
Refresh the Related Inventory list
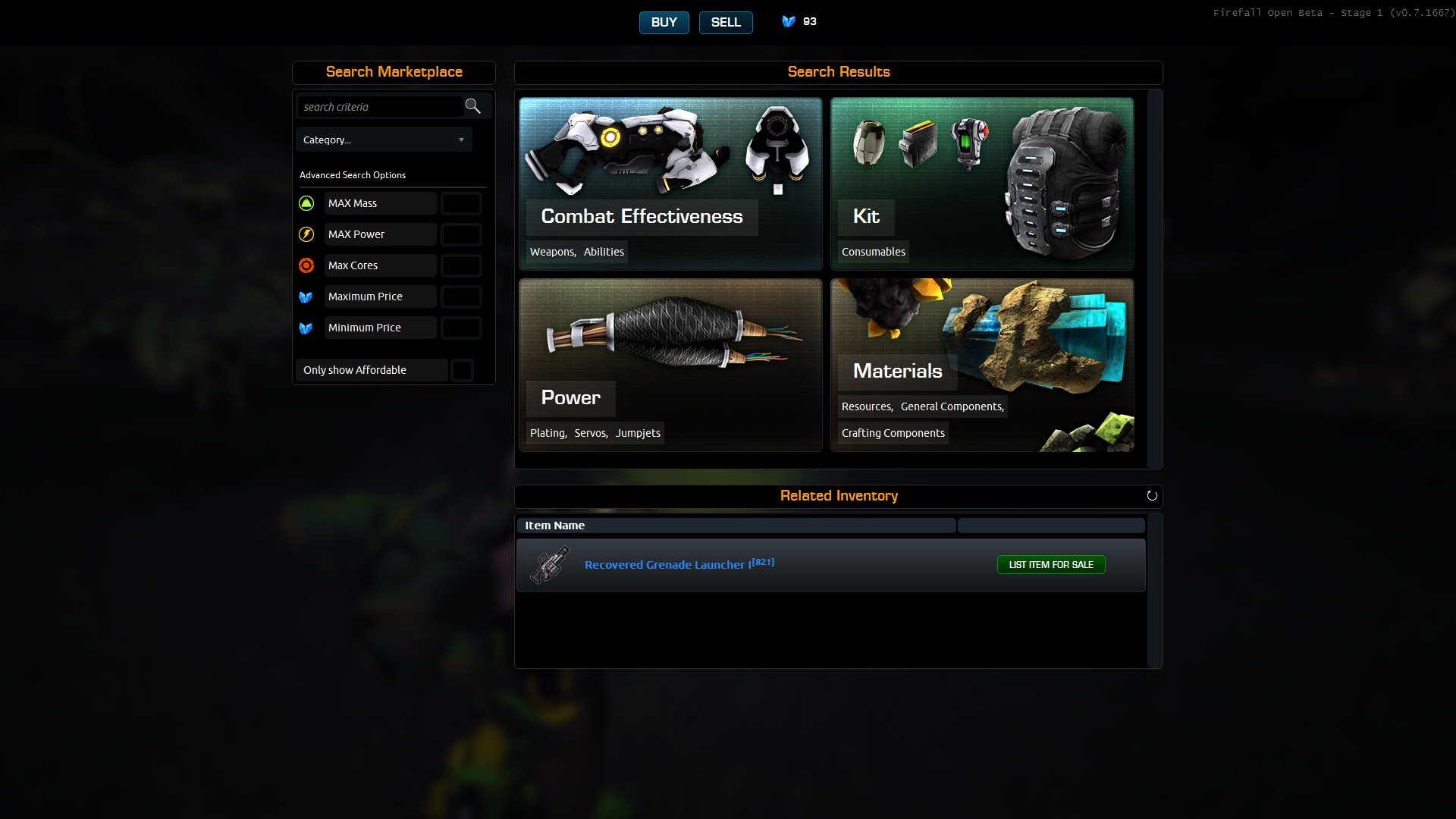(x=1152, y=496)
